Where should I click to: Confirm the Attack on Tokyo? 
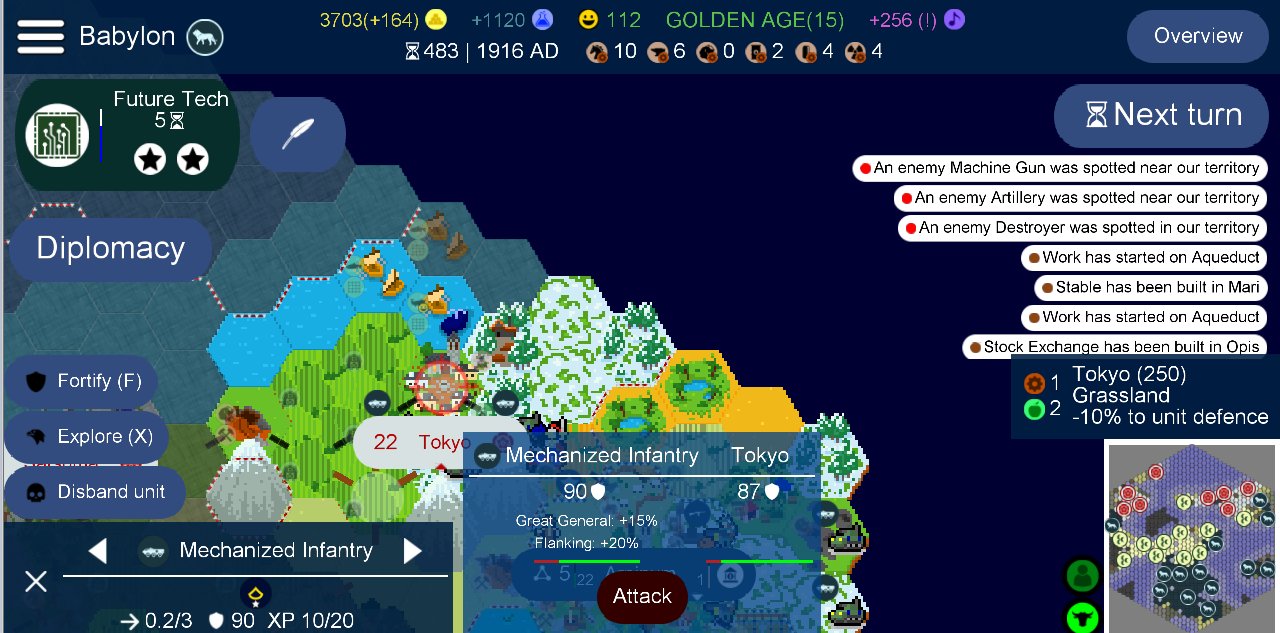642,597
